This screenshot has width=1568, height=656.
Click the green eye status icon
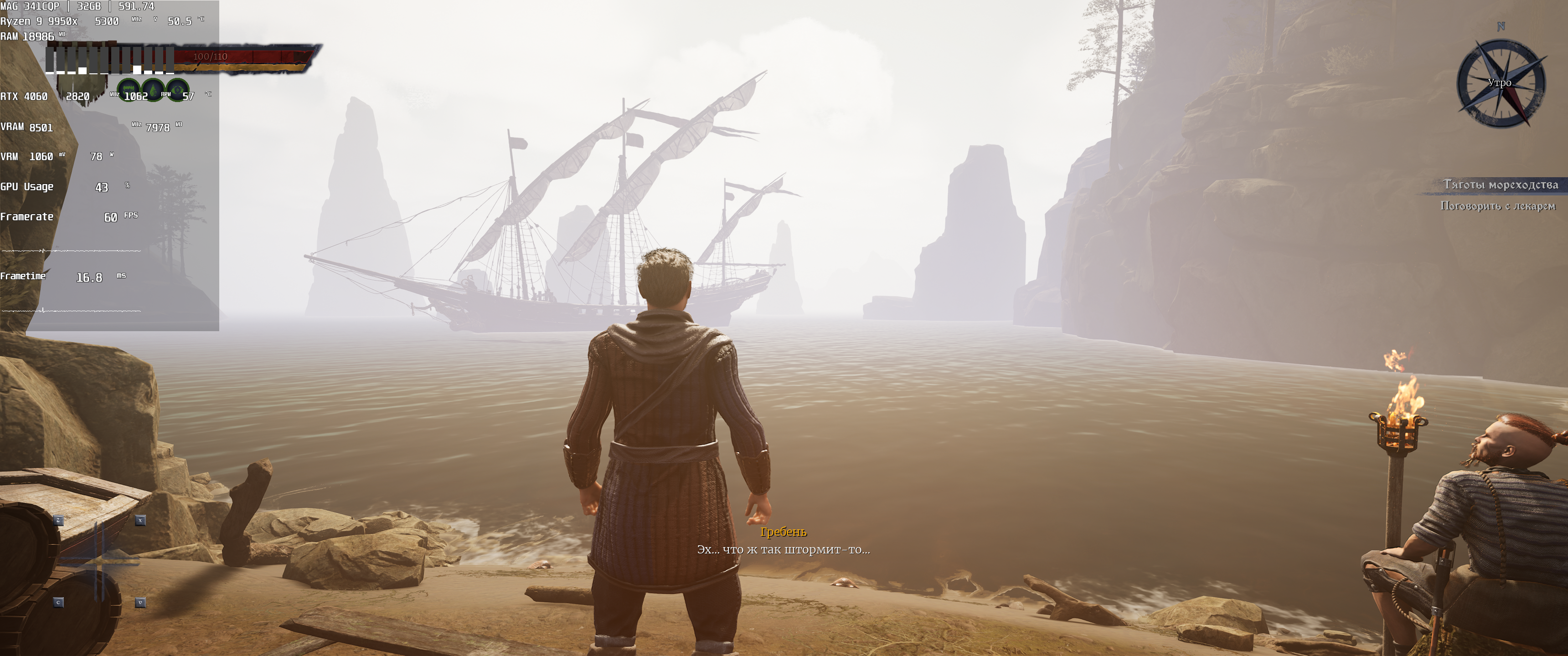pos(177,89)
